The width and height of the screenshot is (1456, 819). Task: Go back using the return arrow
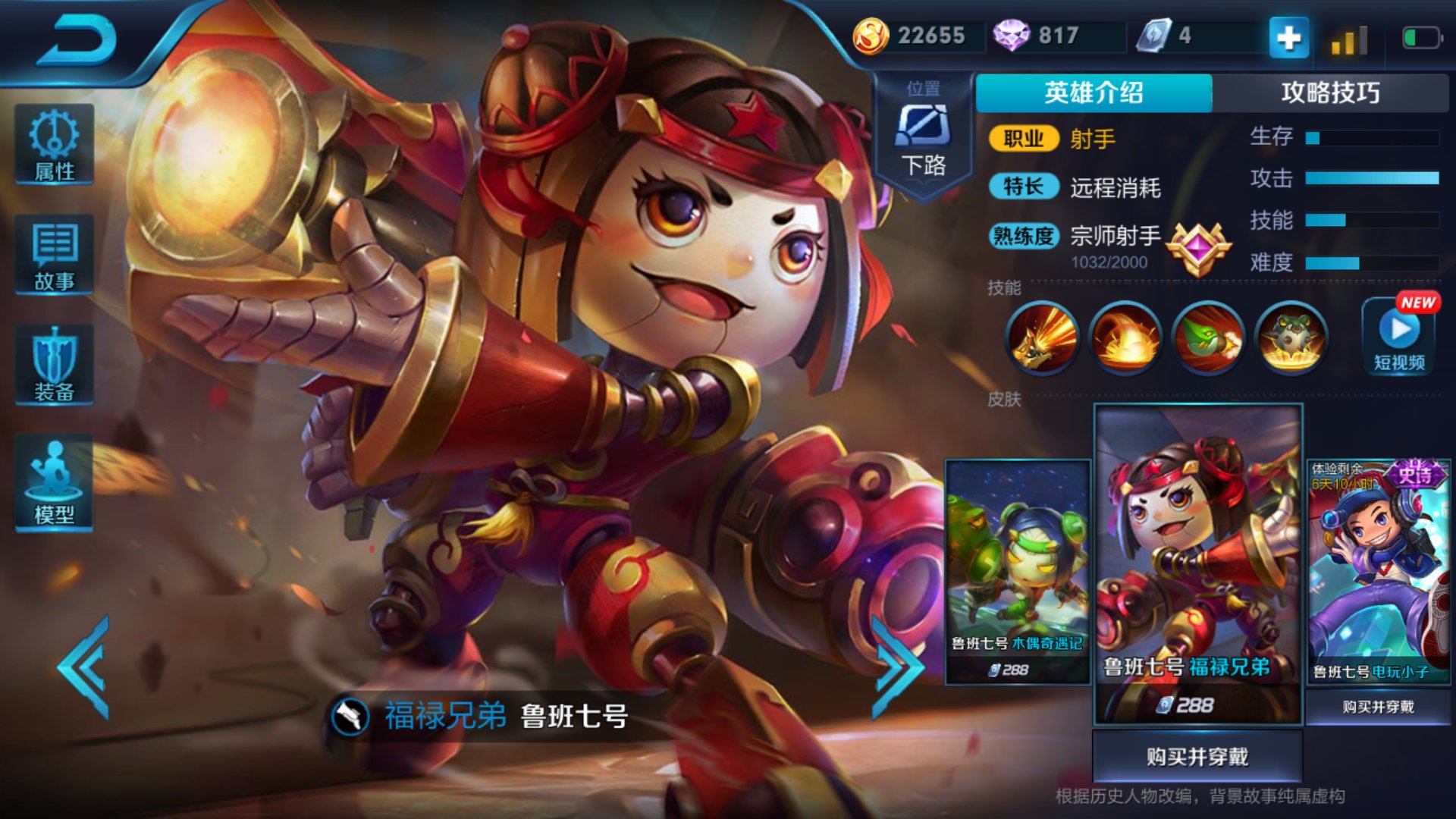pos(77,39)
